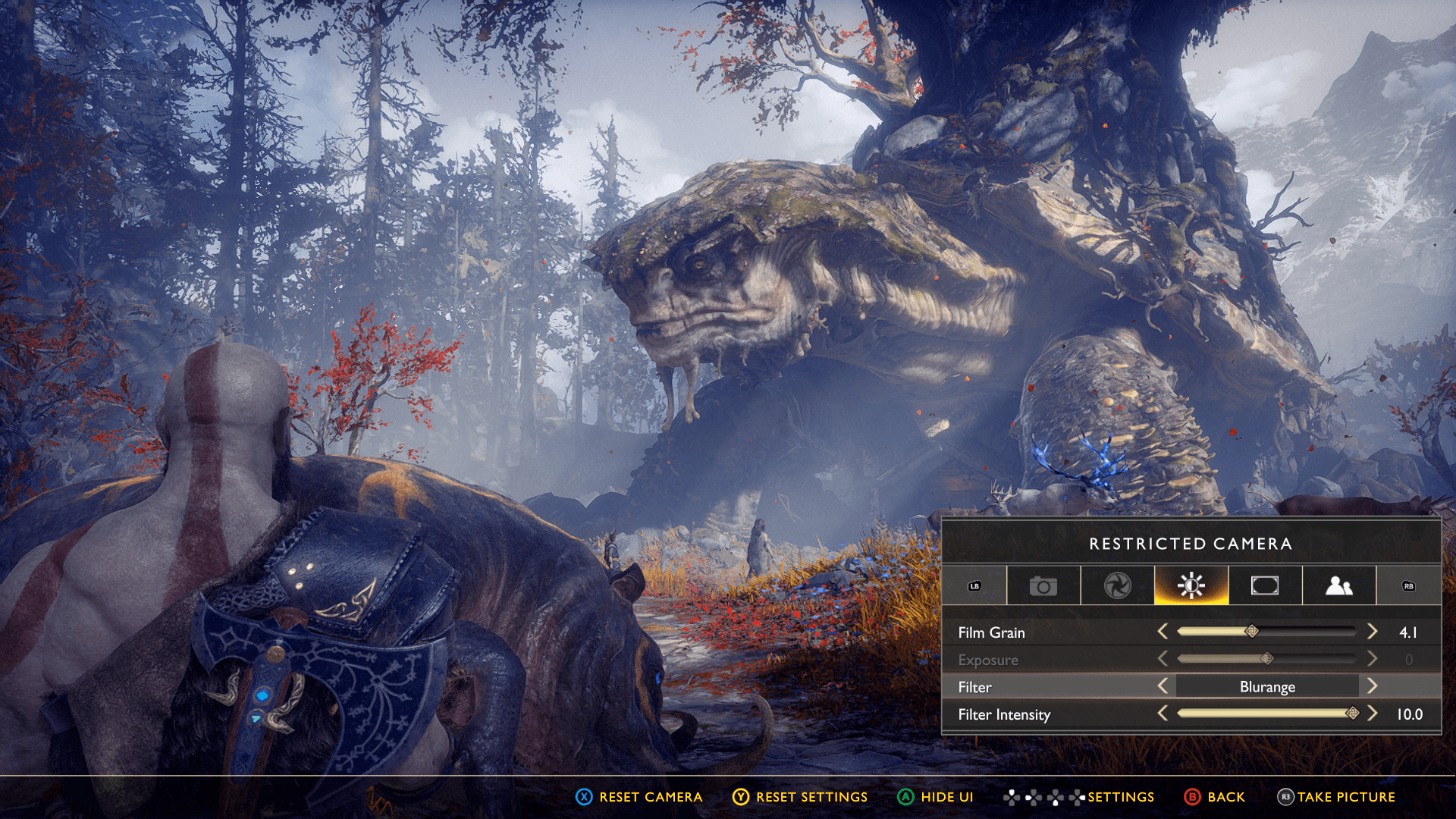
Task: Decrease Film Grain with left arrow
Action: (x=1163, y=632)
